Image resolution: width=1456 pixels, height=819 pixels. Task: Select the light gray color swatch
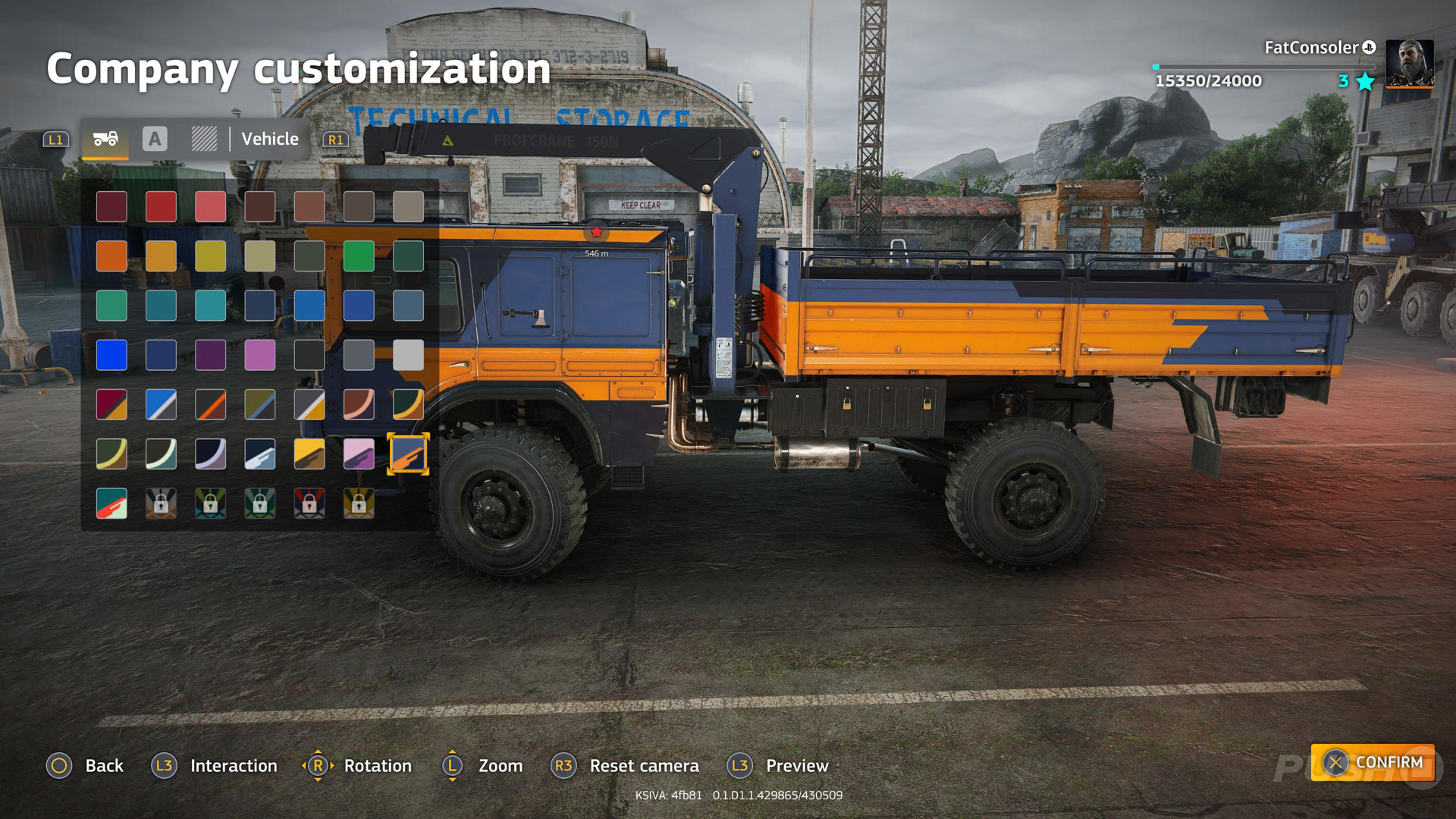[x=408, y=355]
